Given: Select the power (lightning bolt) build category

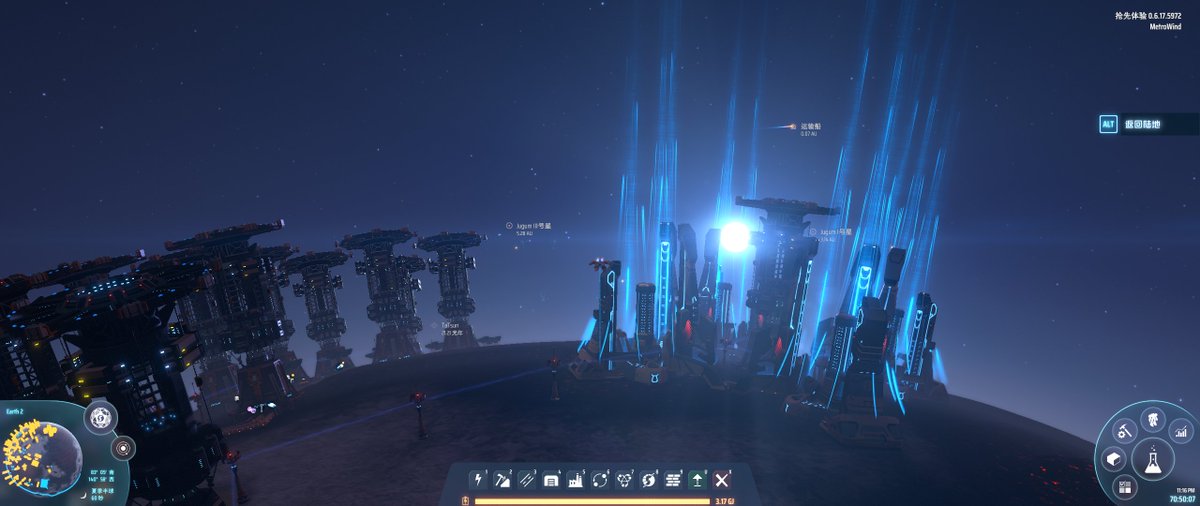Looking at the screenshot, I should point(479,480).
